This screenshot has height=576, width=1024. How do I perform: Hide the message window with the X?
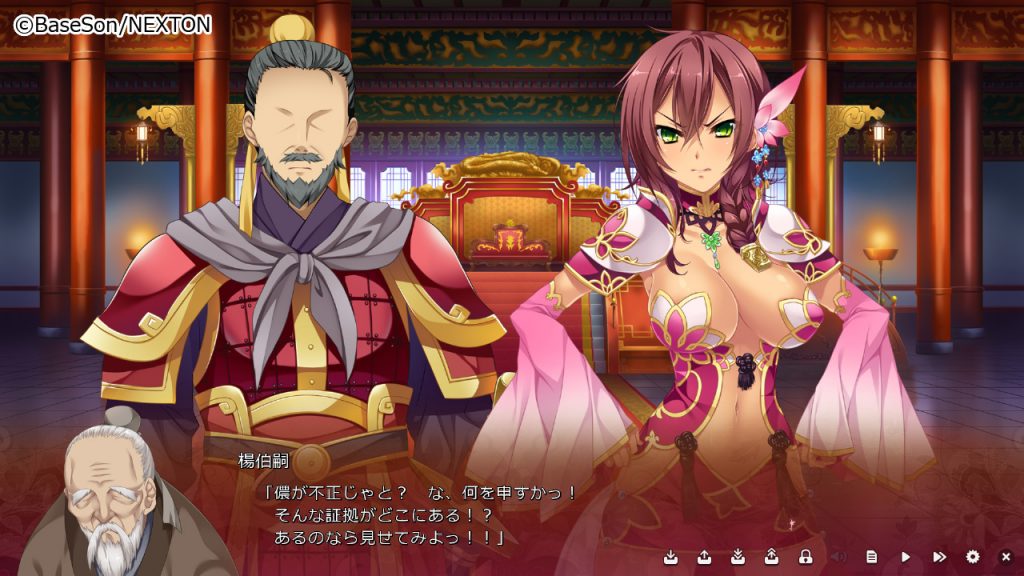(1006, 556)
